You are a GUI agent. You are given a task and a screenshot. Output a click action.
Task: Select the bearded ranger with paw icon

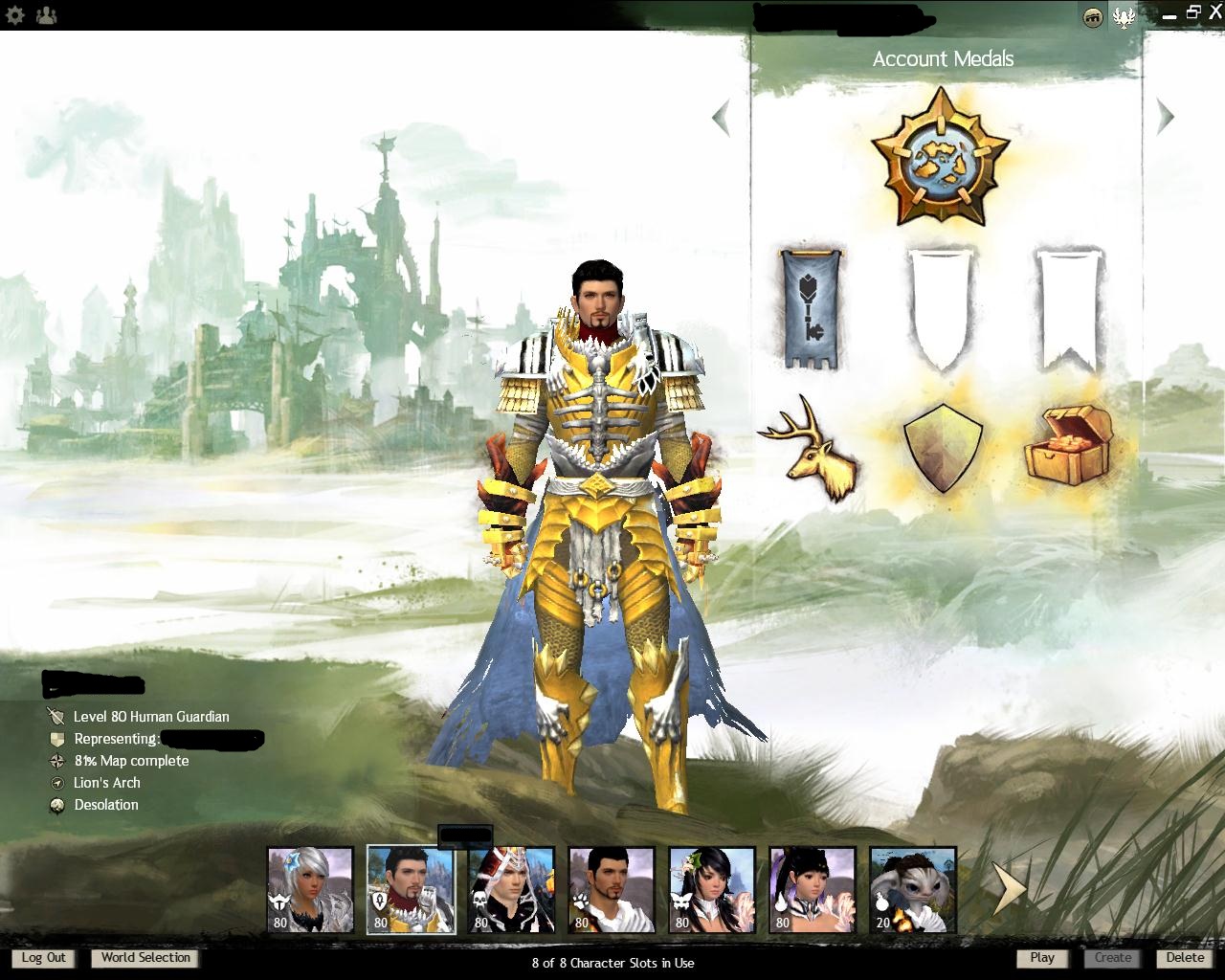(612, 889)
